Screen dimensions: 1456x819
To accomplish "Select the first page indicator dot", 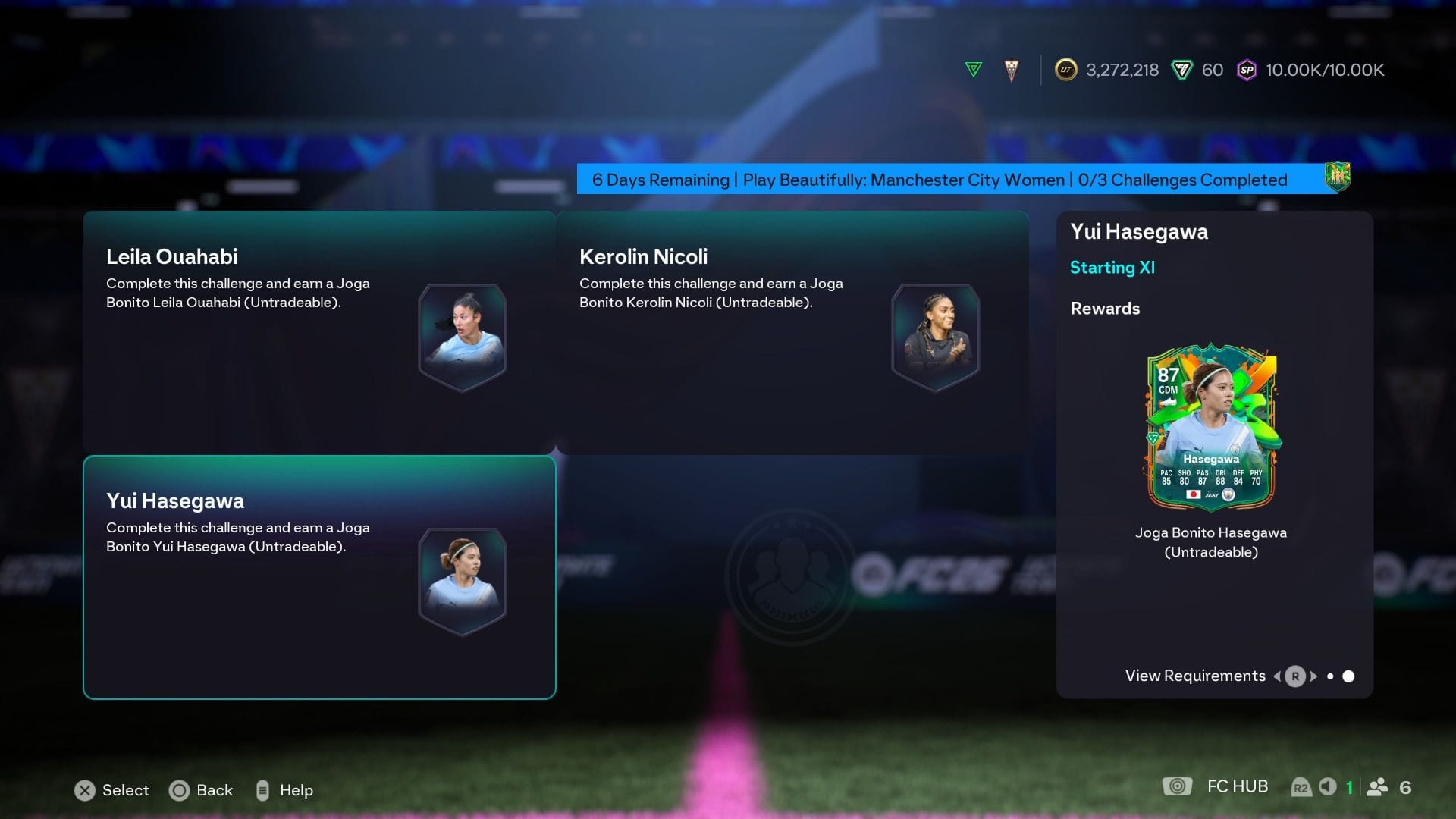I will pyautogui.click(x=1331, y=676).
